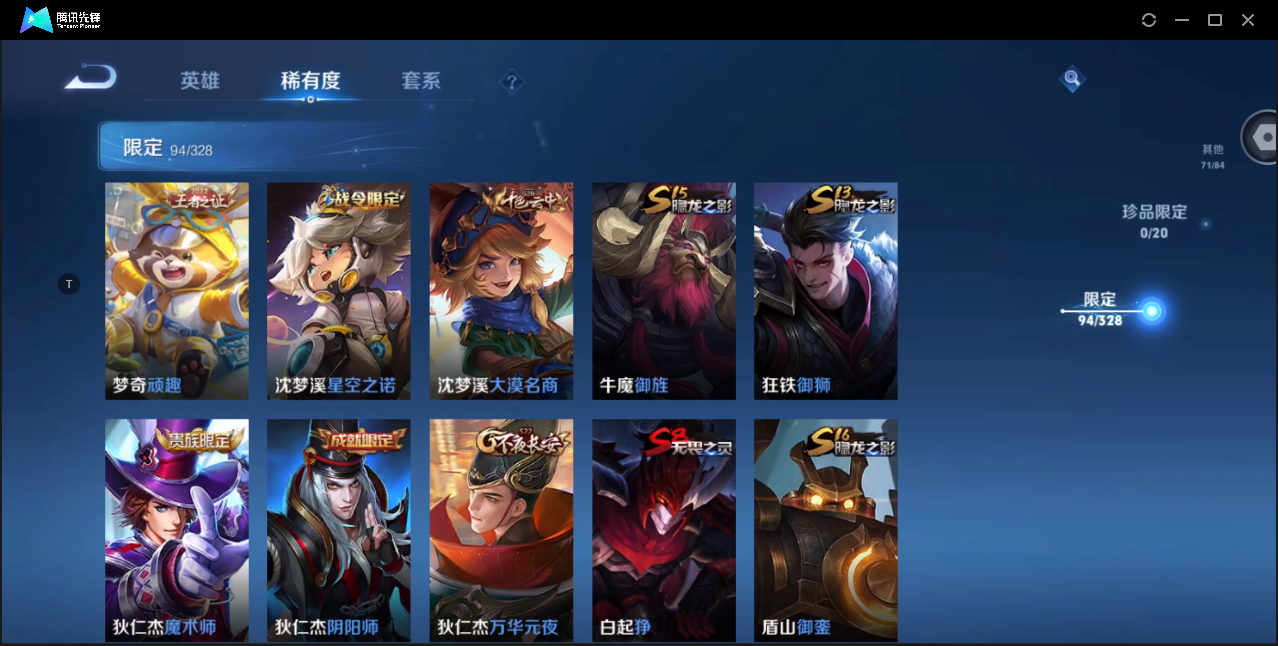
Task: Close the emulator window
Action: click(x=1248, y=20)
